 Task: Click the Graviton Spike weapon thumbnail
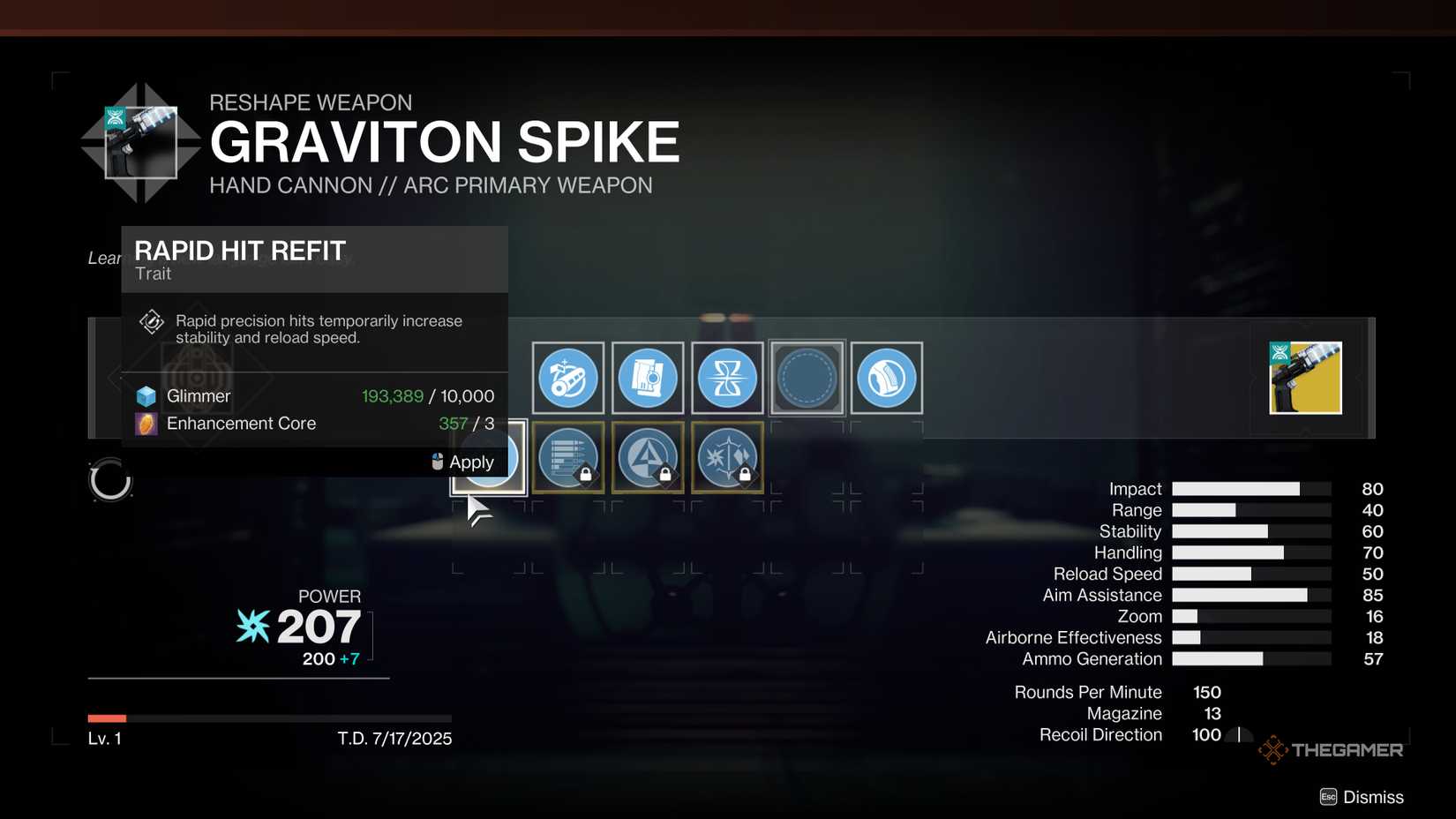1306,377
